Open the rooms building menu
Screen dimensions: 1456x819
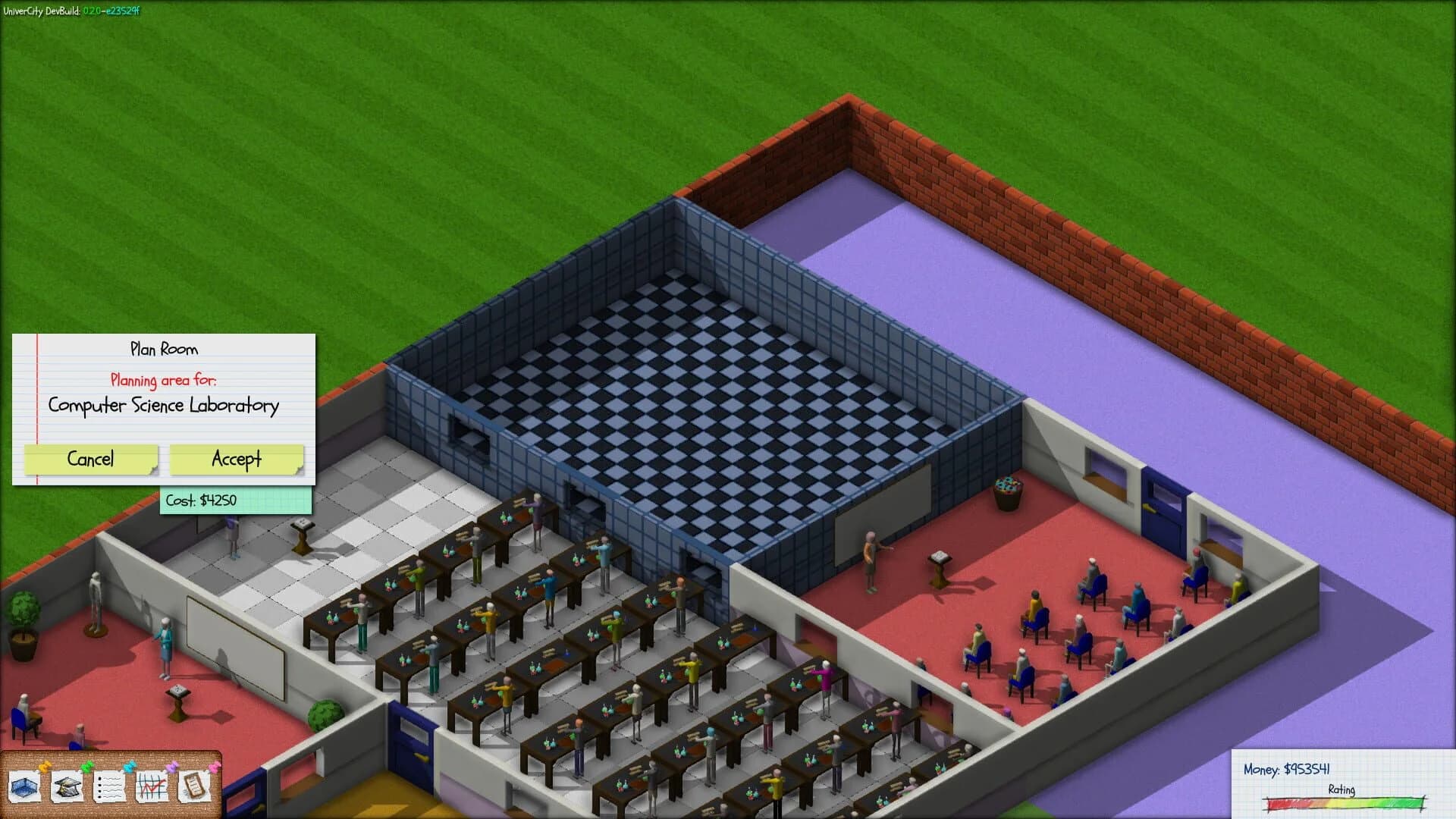pos(25,787)
